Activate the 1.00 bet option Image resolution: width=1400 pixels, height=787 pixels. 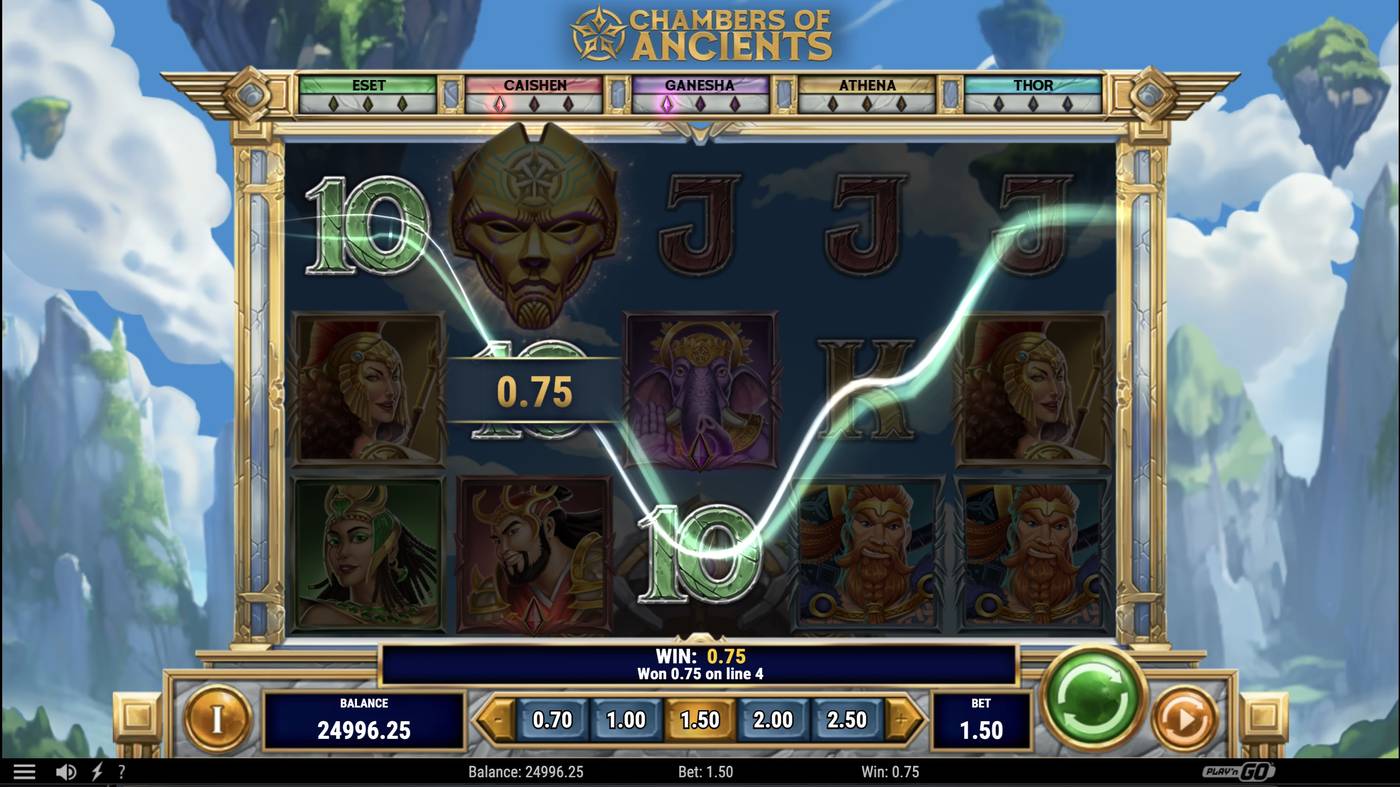[625, 719]
